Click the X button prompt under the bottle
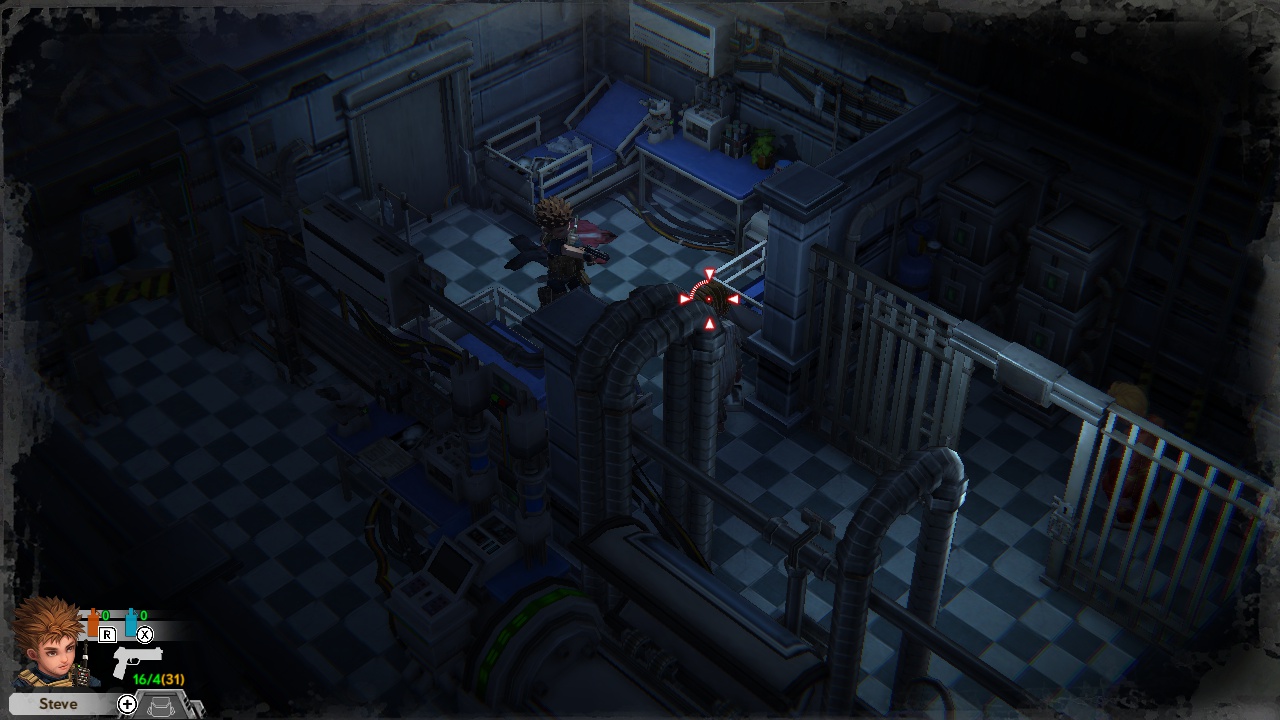Image resolution: width=1280 pixels, height=720 pixels. tap(145, 634)
